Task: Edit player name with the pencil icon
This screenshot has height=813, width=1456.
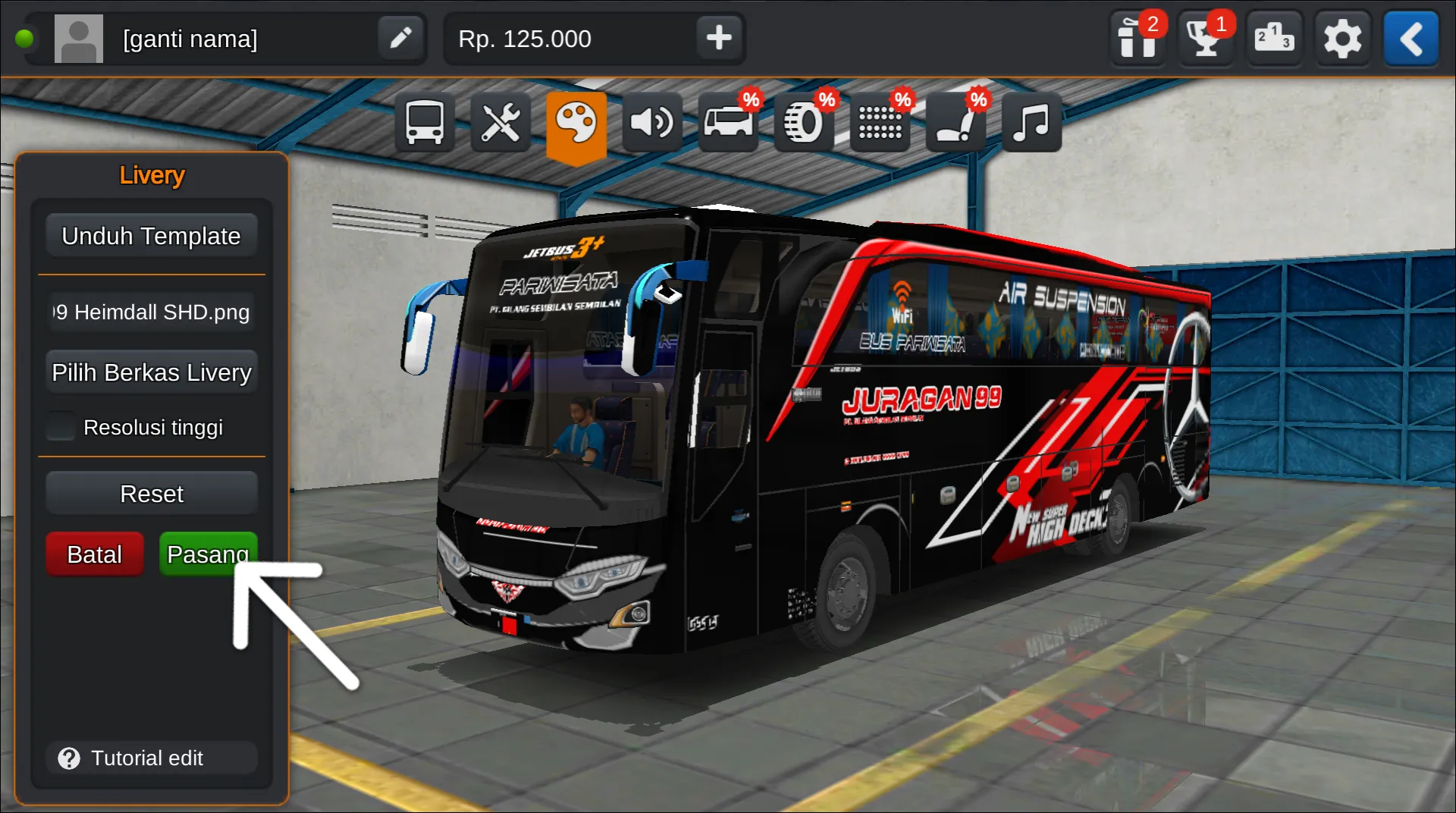Action: (x=400, y=38)
